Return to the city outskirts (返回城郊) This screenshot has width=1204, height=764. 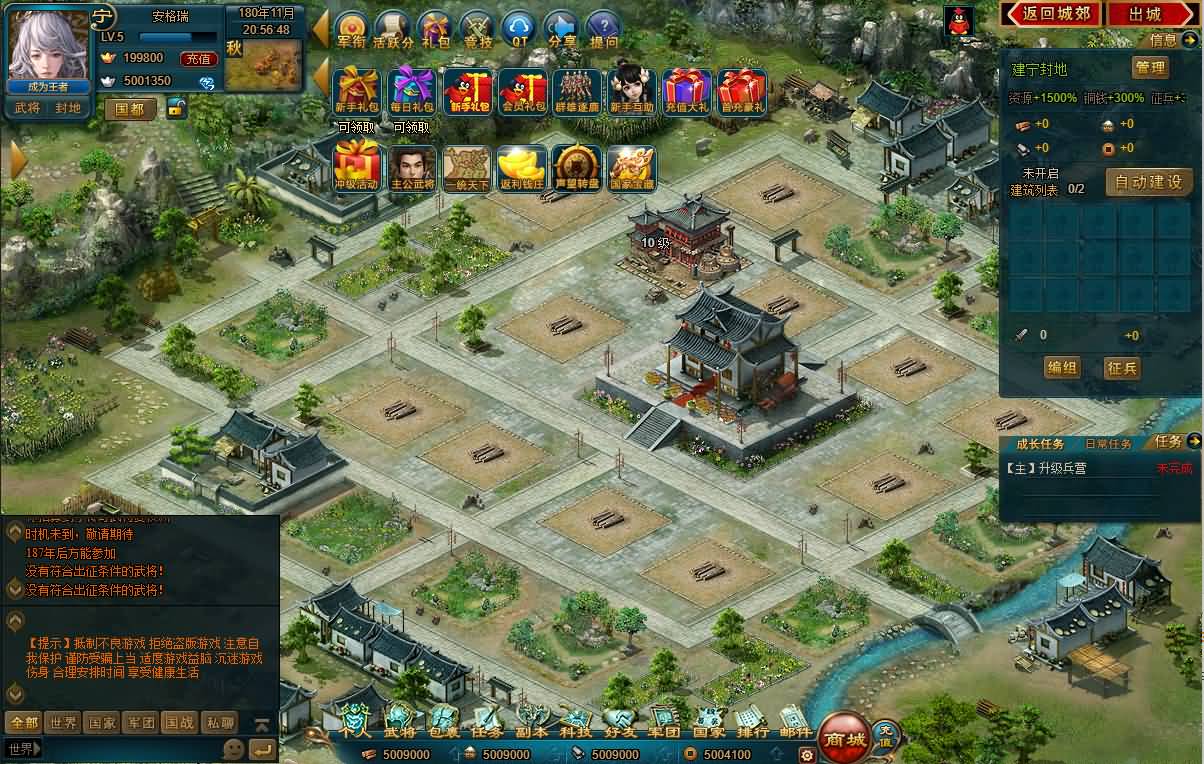tap(1051, 14)
